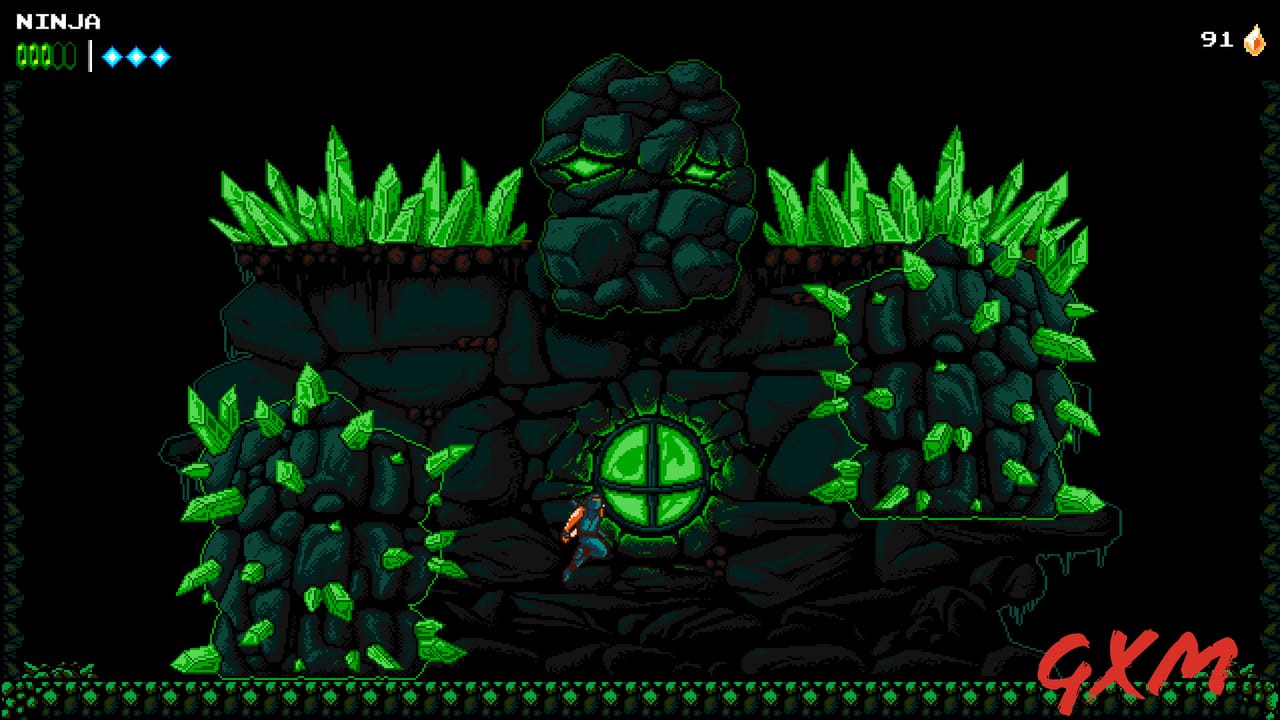Select the first blue shuriken diamond icon
Image resolution: width=1280 pixels, height=720 pixels.
pos(112,56)
